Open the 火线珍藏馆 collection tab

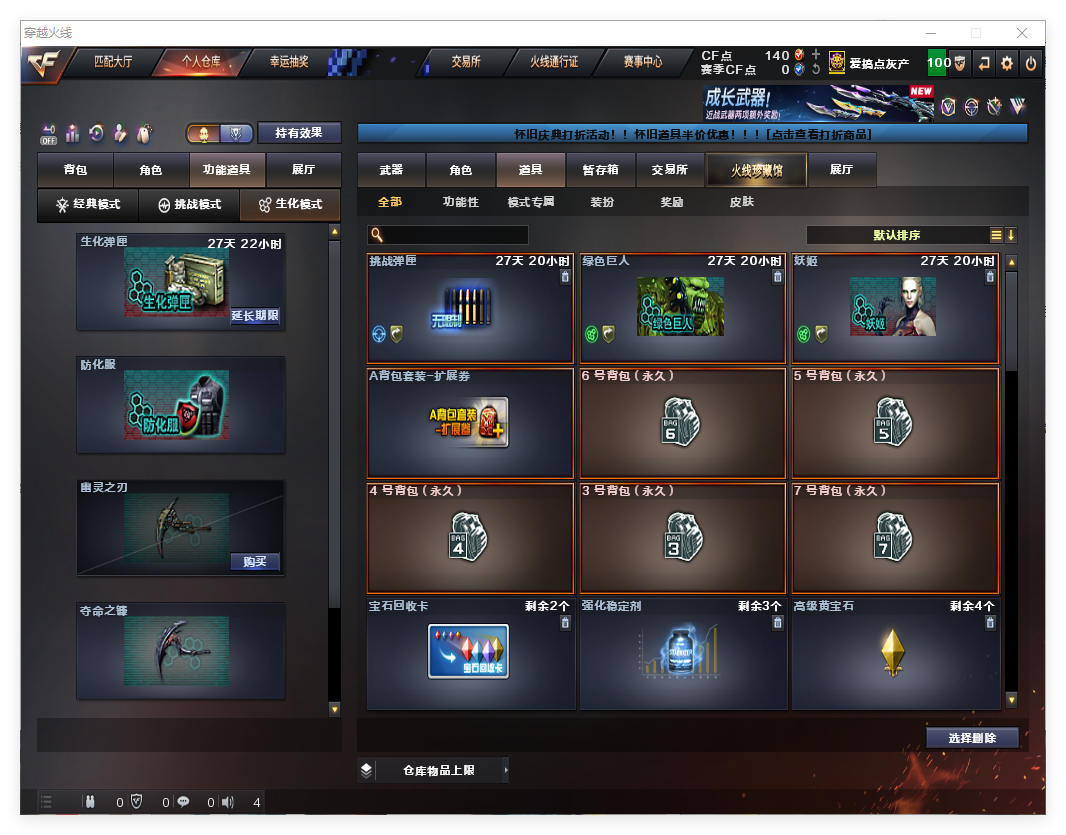(x=756, y=171)
